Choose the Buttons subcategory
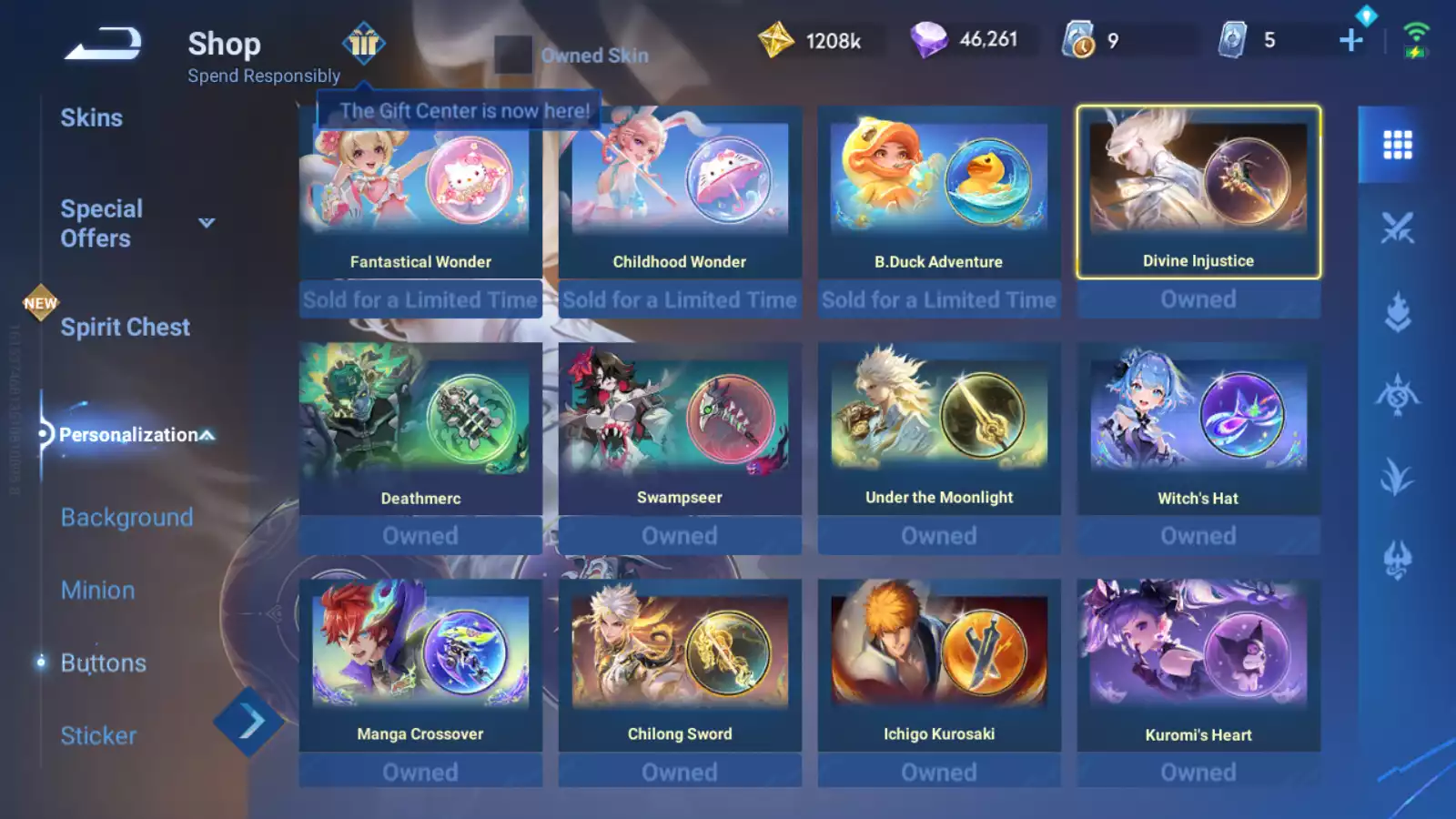 (x=103, y=663)
